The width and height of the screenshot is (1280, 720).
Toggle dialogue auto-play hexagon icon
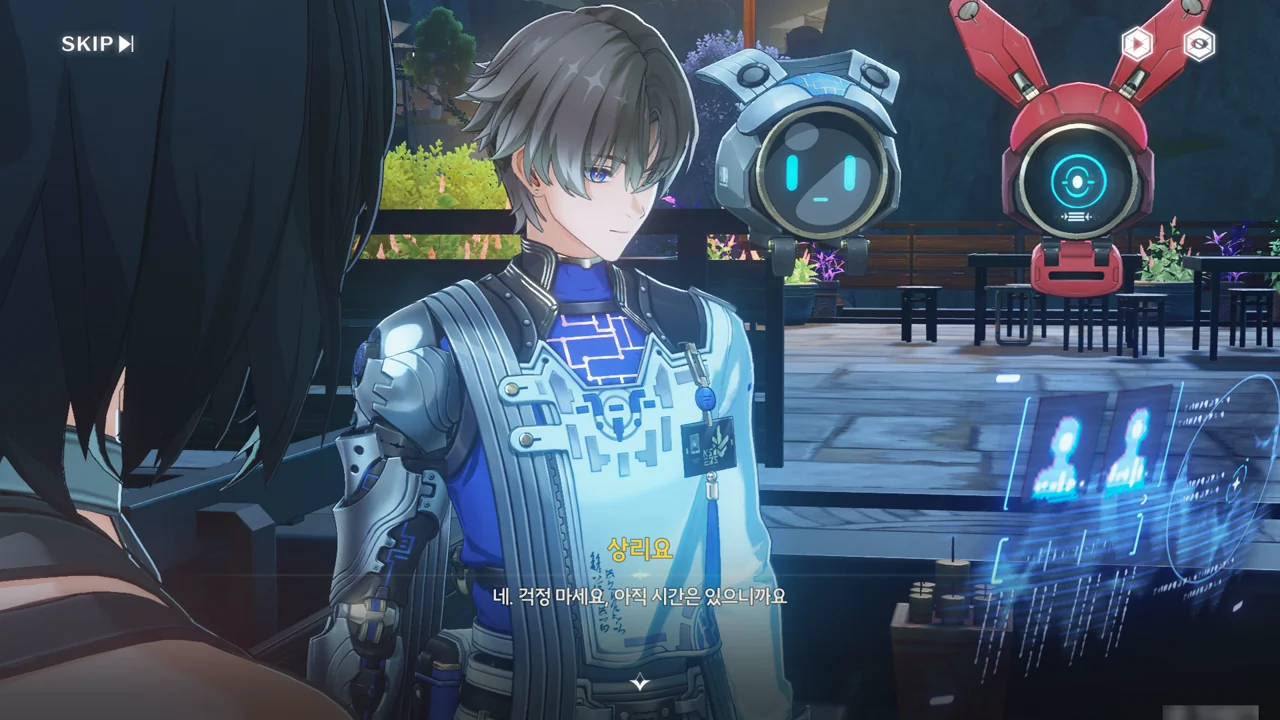click(1137, 44)
